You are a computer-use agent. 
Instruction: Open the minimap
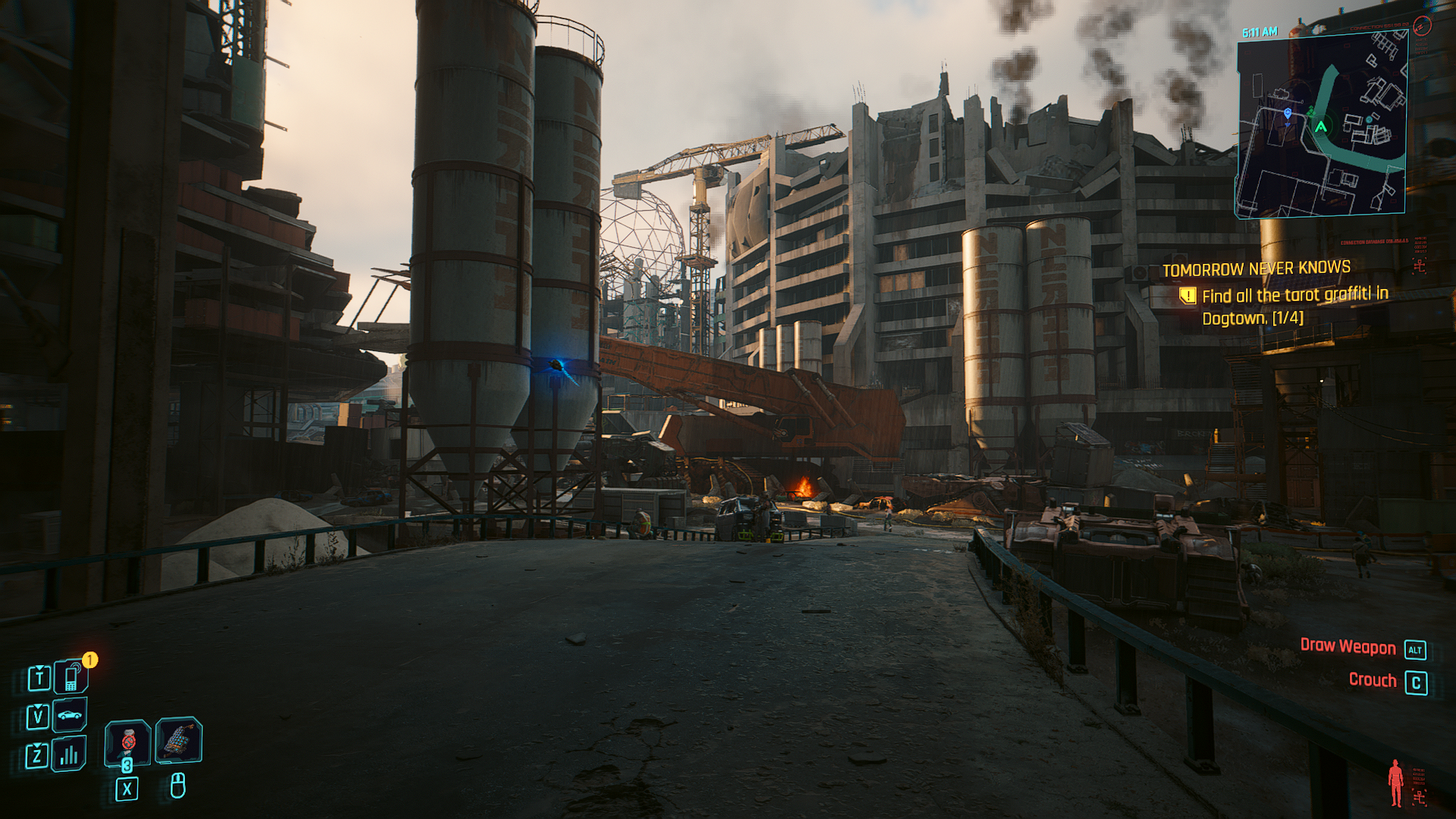tap(1321, 125)
